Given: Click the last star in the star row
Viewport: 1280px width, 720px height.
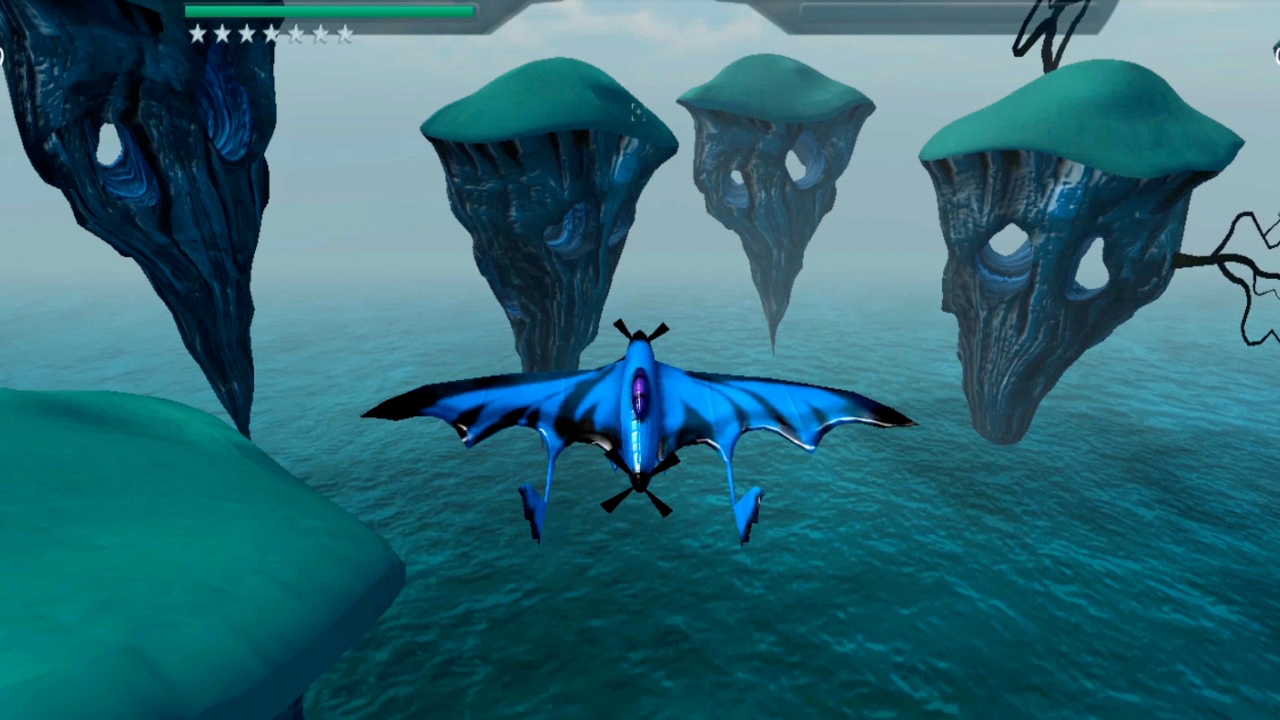Looking at the screenshot, I should tap(346, 34).
